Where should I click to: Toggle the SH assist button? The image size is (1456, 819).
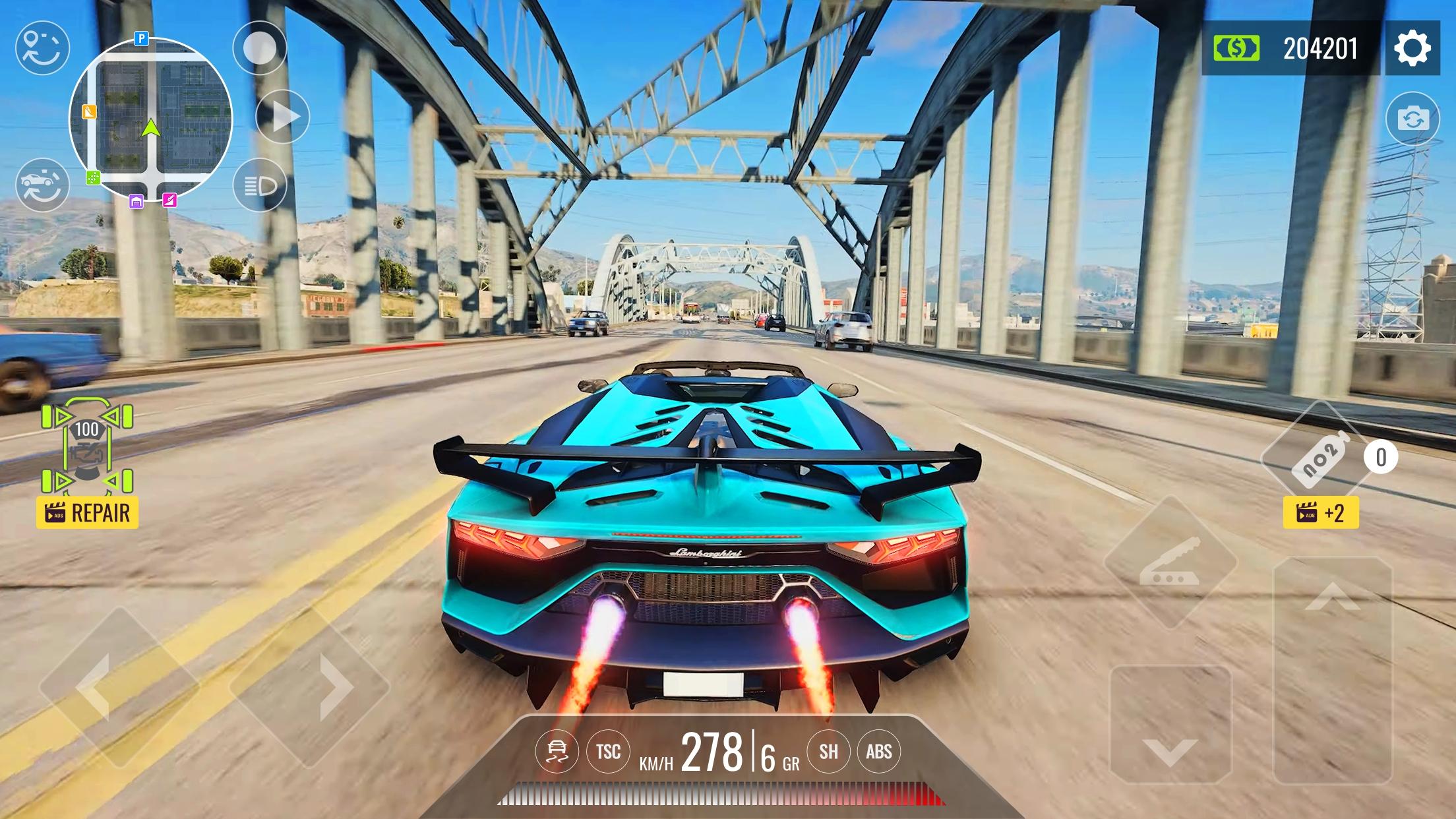(829, 752)
